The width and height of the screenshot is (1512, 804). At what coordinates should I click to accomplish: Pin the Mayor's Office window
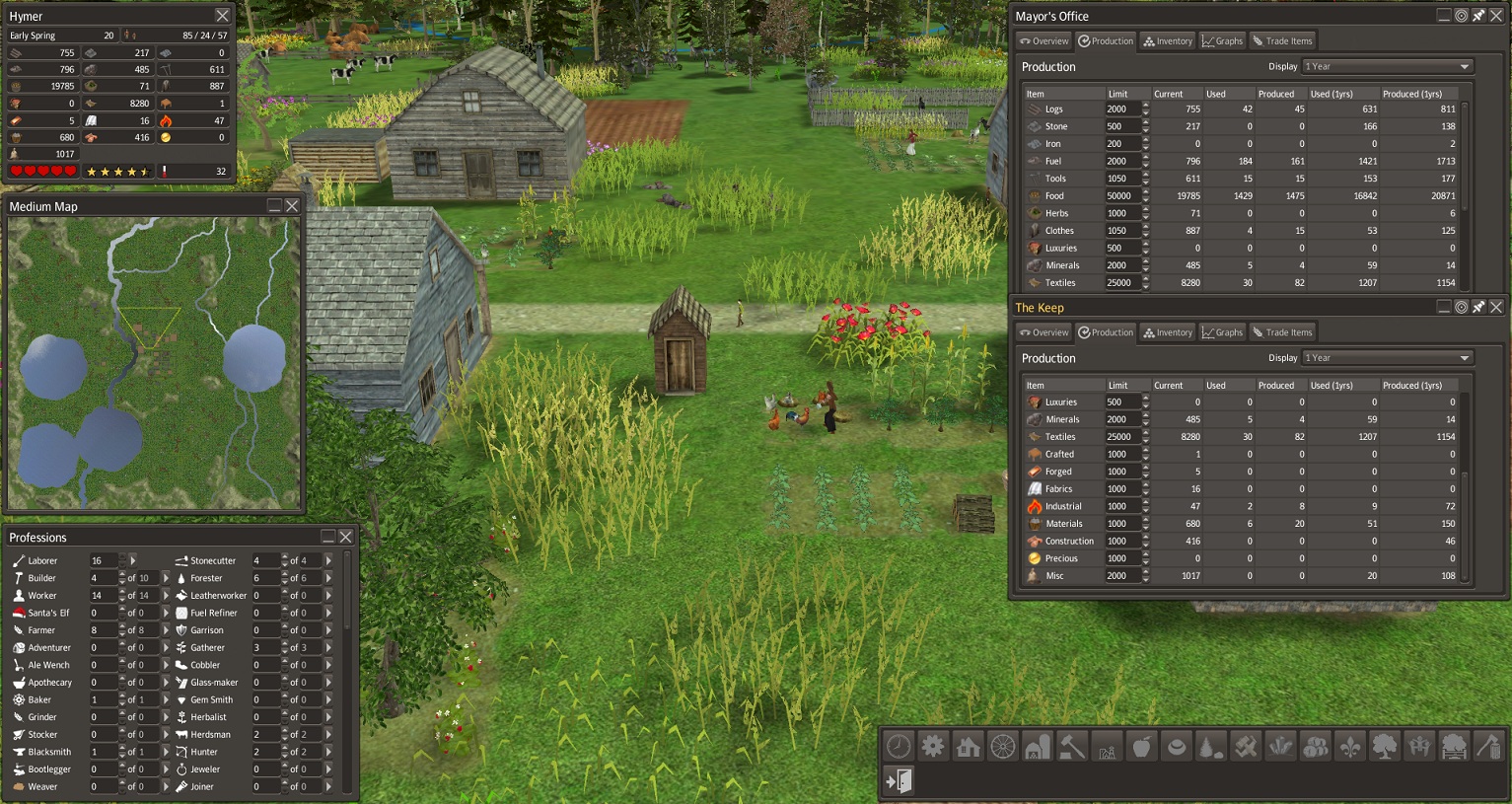click(1478, 16)
